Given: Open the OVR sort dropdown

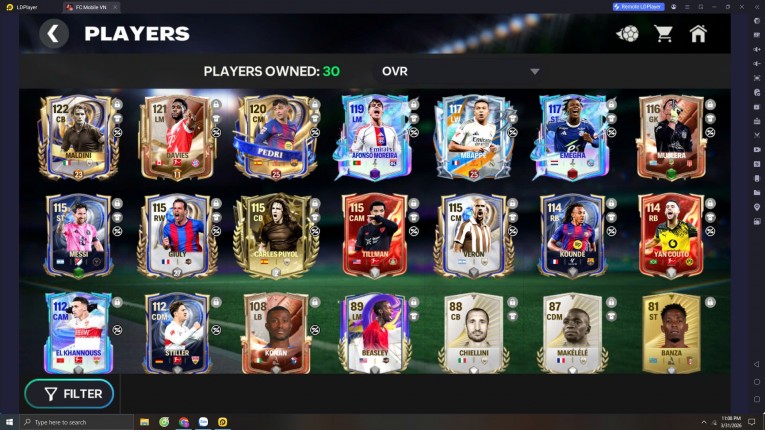Looking at the screenshot, I should click(x=460, y=71).
